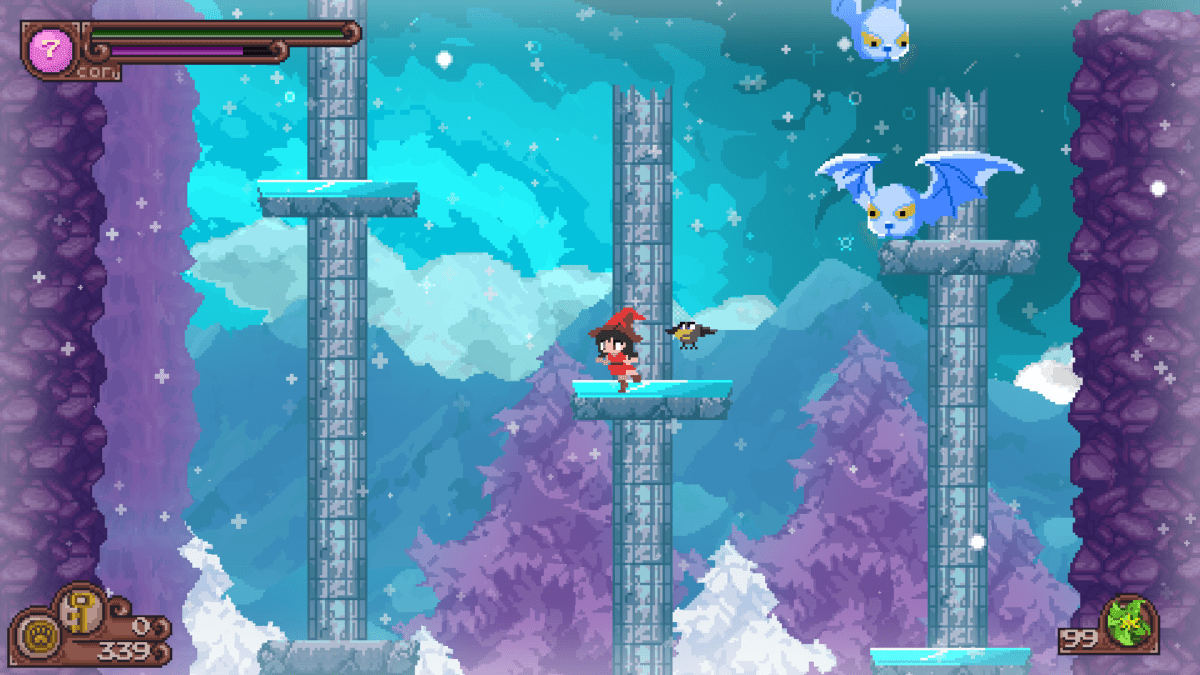The width and height of the screenshot is (1200, 675).
Task: Click the pink question mark orb
Action: point(47,49)
